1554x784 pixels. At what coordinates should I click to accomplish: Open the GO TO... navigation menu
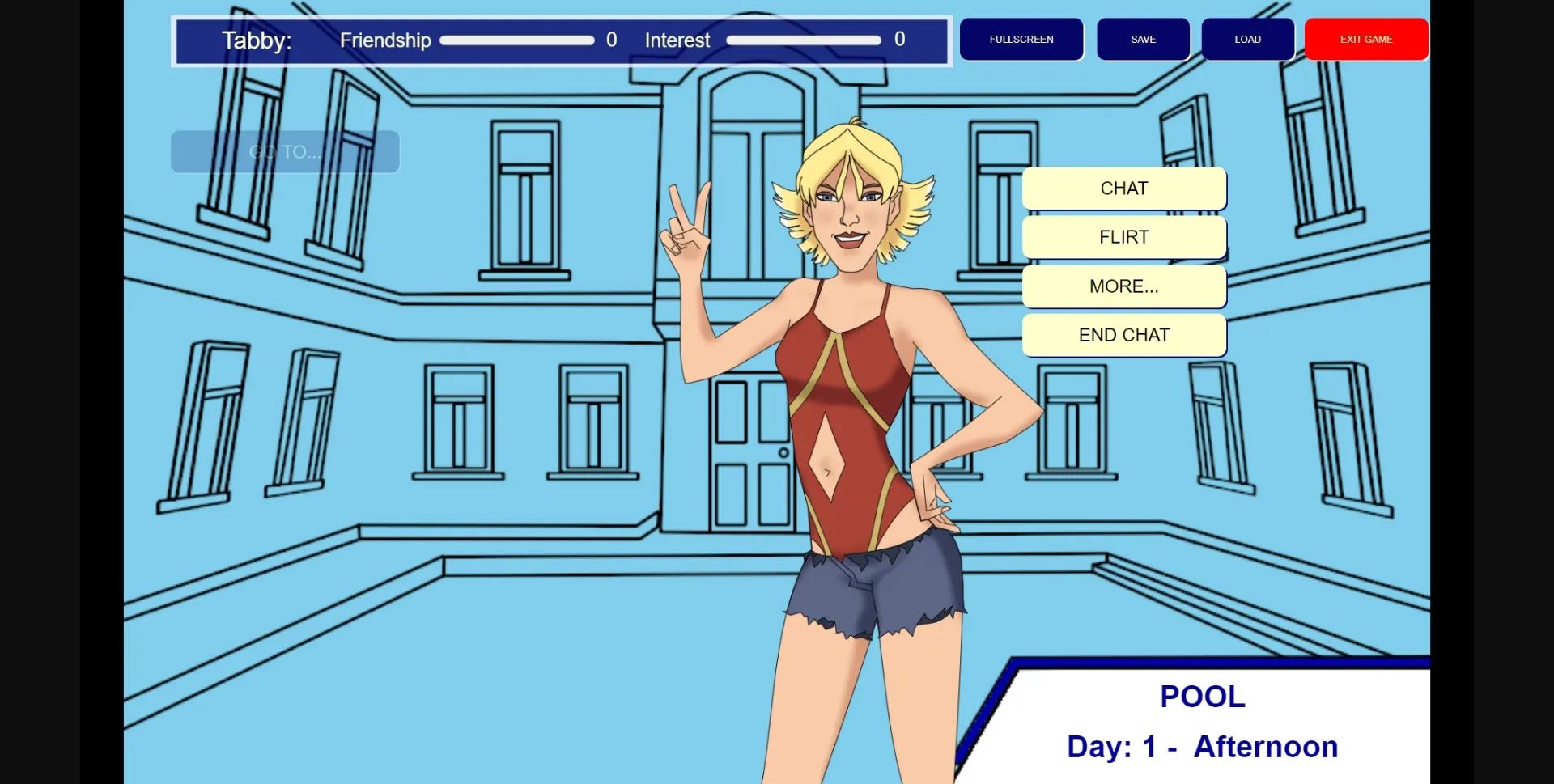point(284,151)
